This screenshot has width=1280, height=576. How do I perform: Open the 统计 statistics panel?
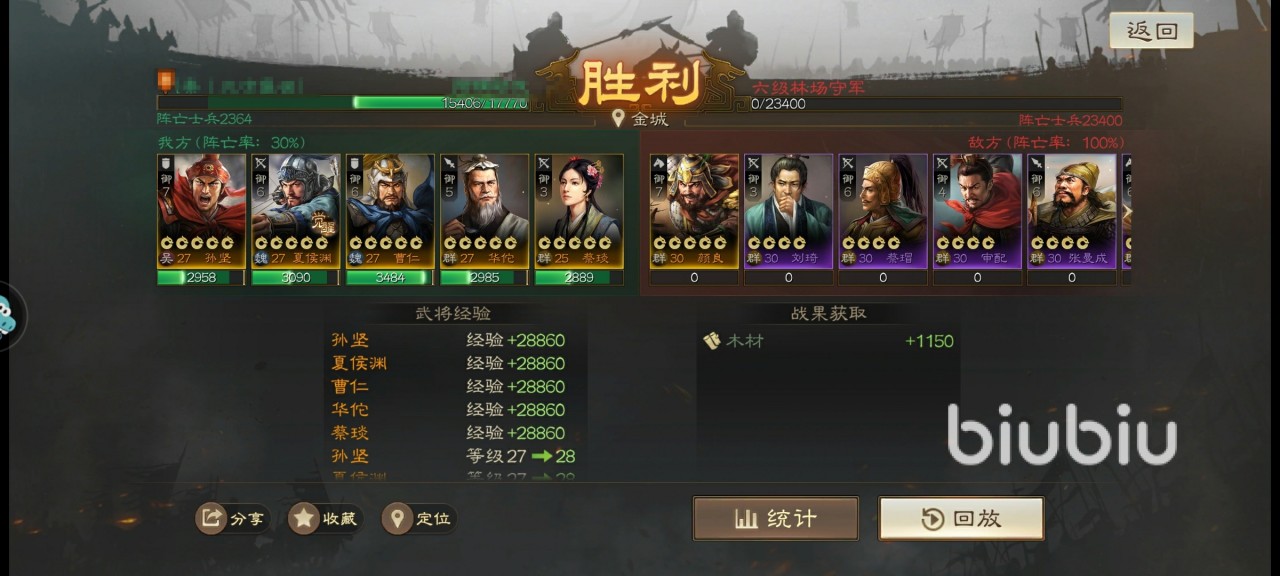[x=776, y=518]
